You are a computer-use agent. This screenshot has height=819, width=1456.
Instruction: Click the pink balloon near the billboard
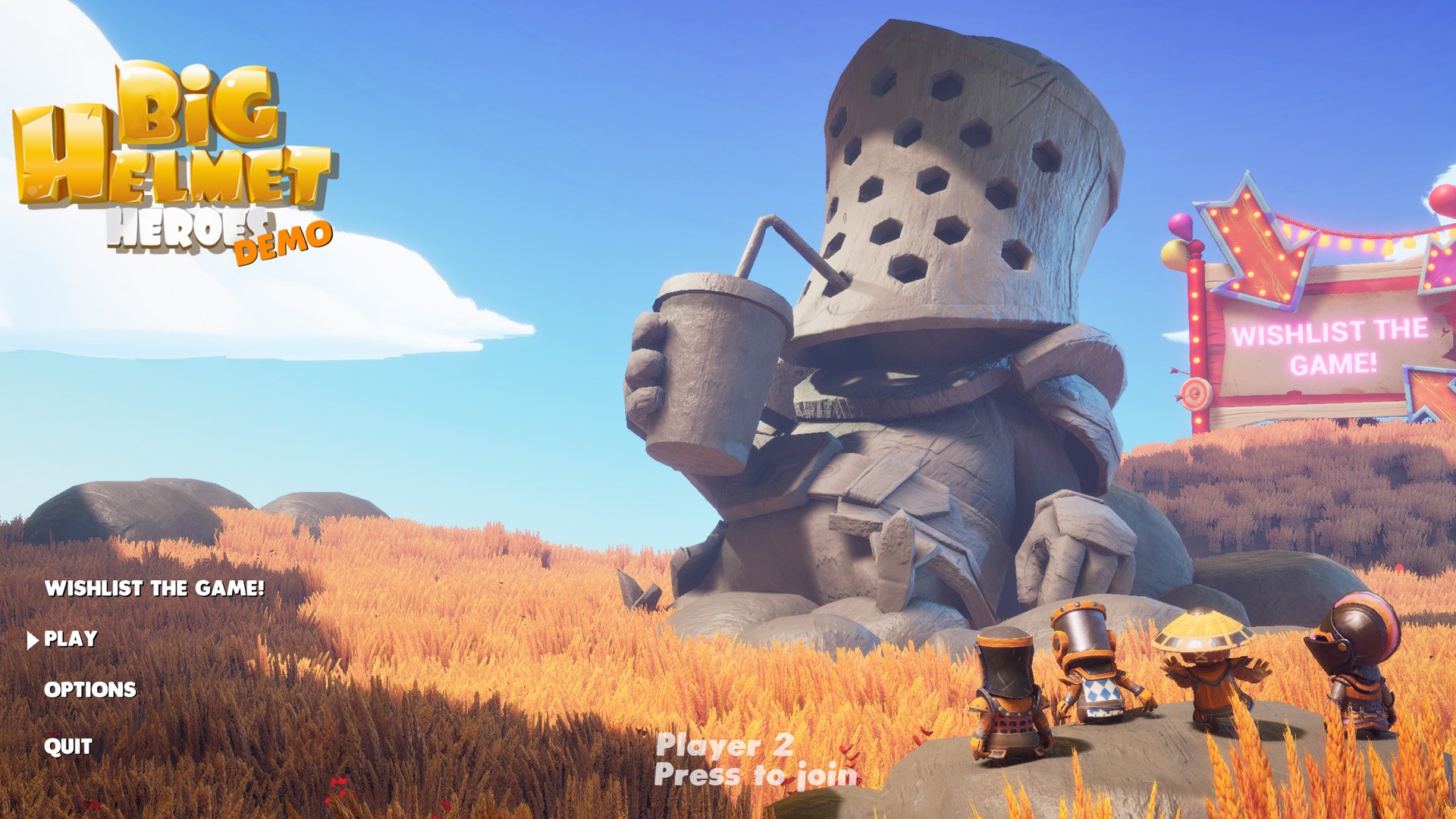point(1181,223)
